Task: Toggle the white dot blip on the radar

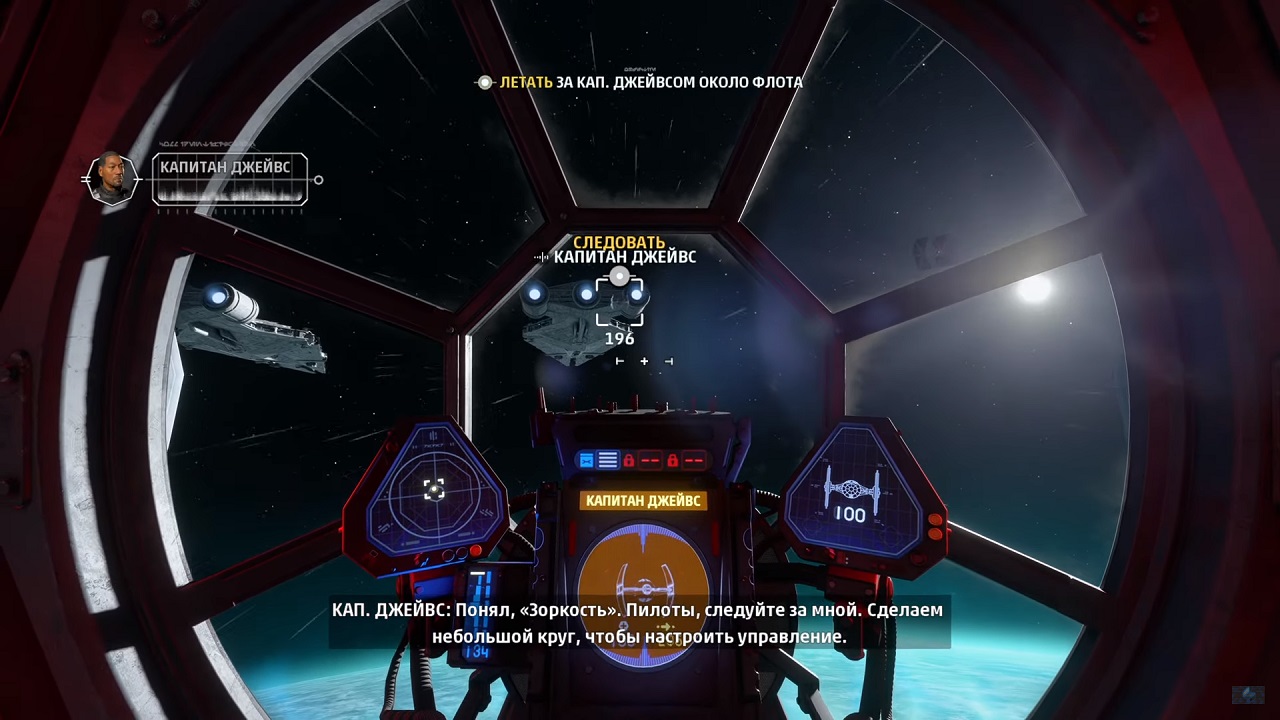Action: pyautogui.click(x=434, y=489)
